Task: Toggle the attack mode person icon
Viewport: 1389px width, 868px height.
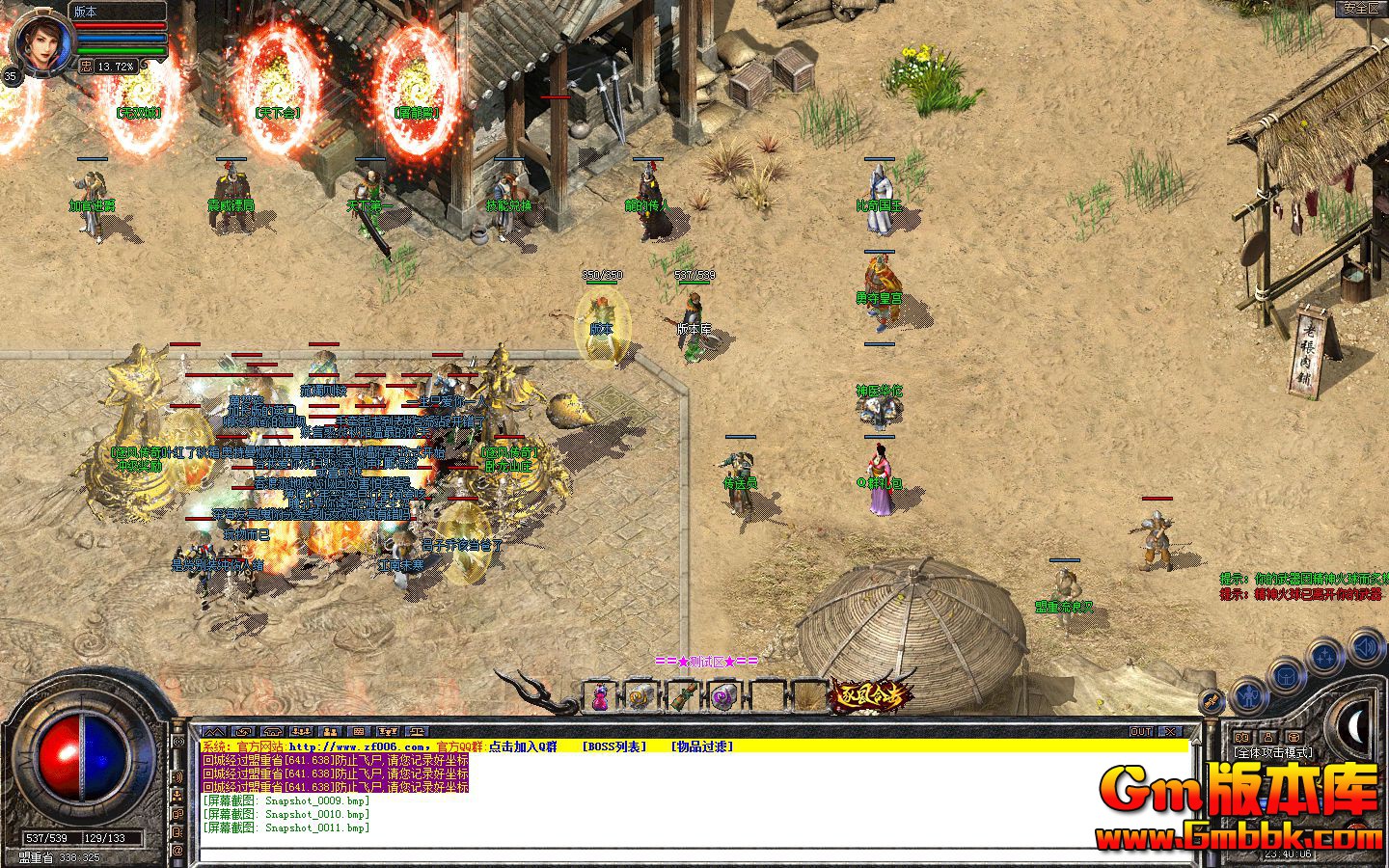Action: [1268, 738]
